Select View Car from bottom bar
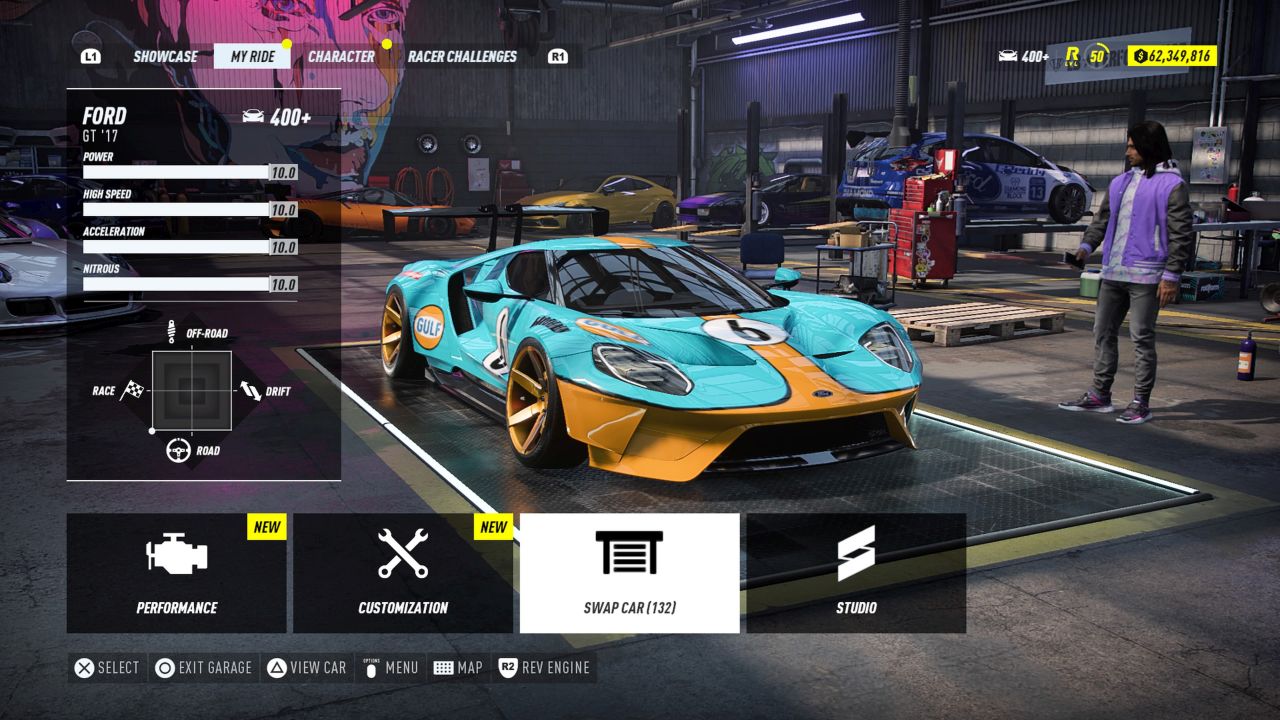Screen dimensions: 1280x720 tap(306, 667)
